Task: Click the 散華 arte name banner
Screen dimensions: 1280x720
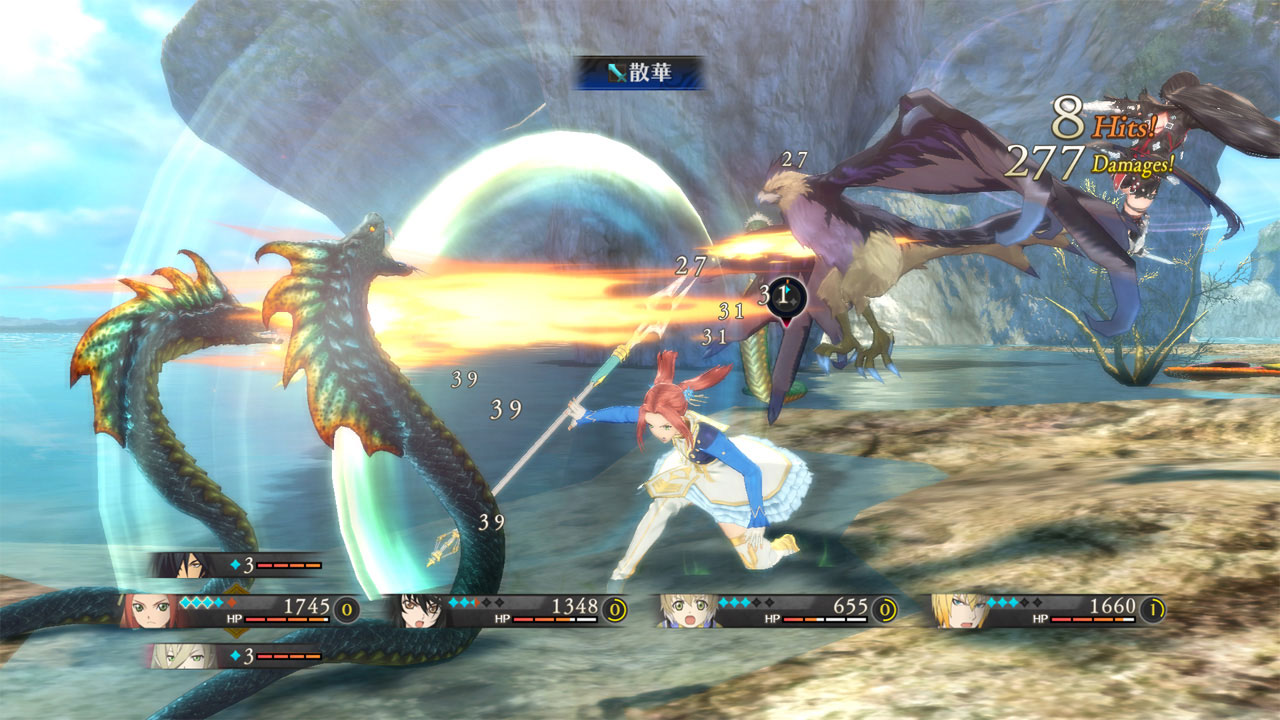Action: pos(640,73)
